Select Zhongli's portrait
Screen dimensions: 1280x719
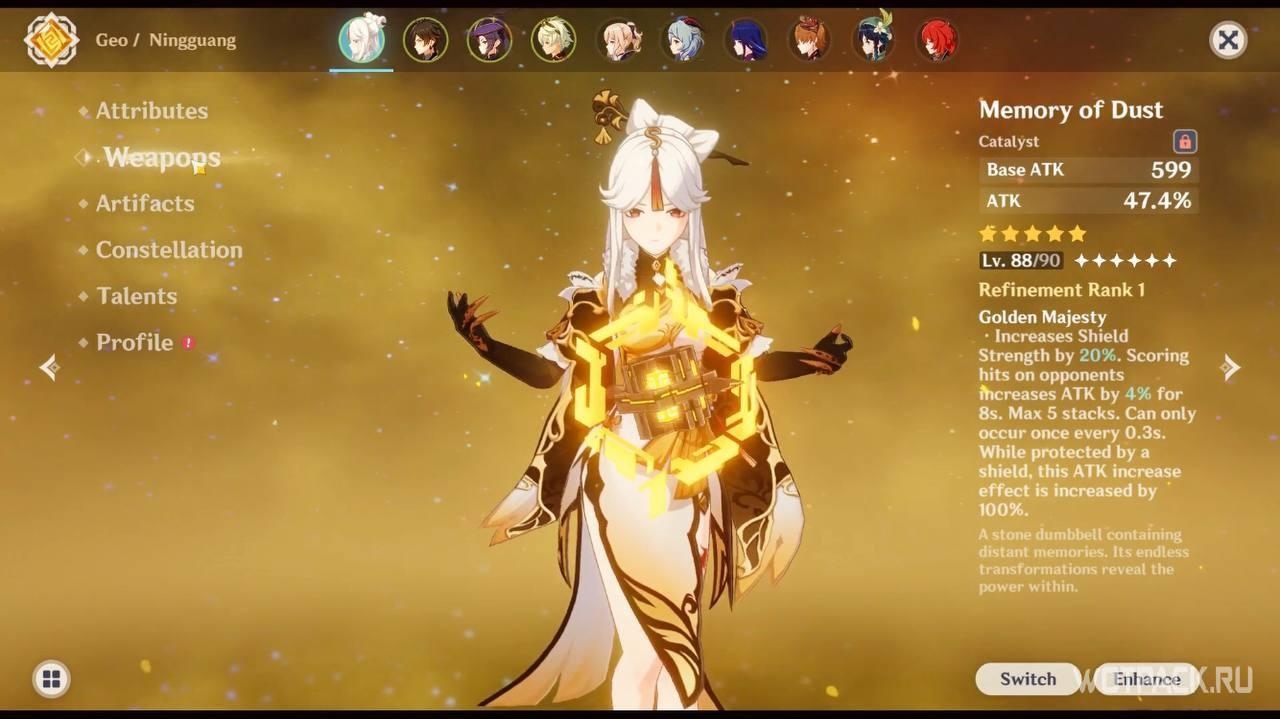[x=425, y=40]
